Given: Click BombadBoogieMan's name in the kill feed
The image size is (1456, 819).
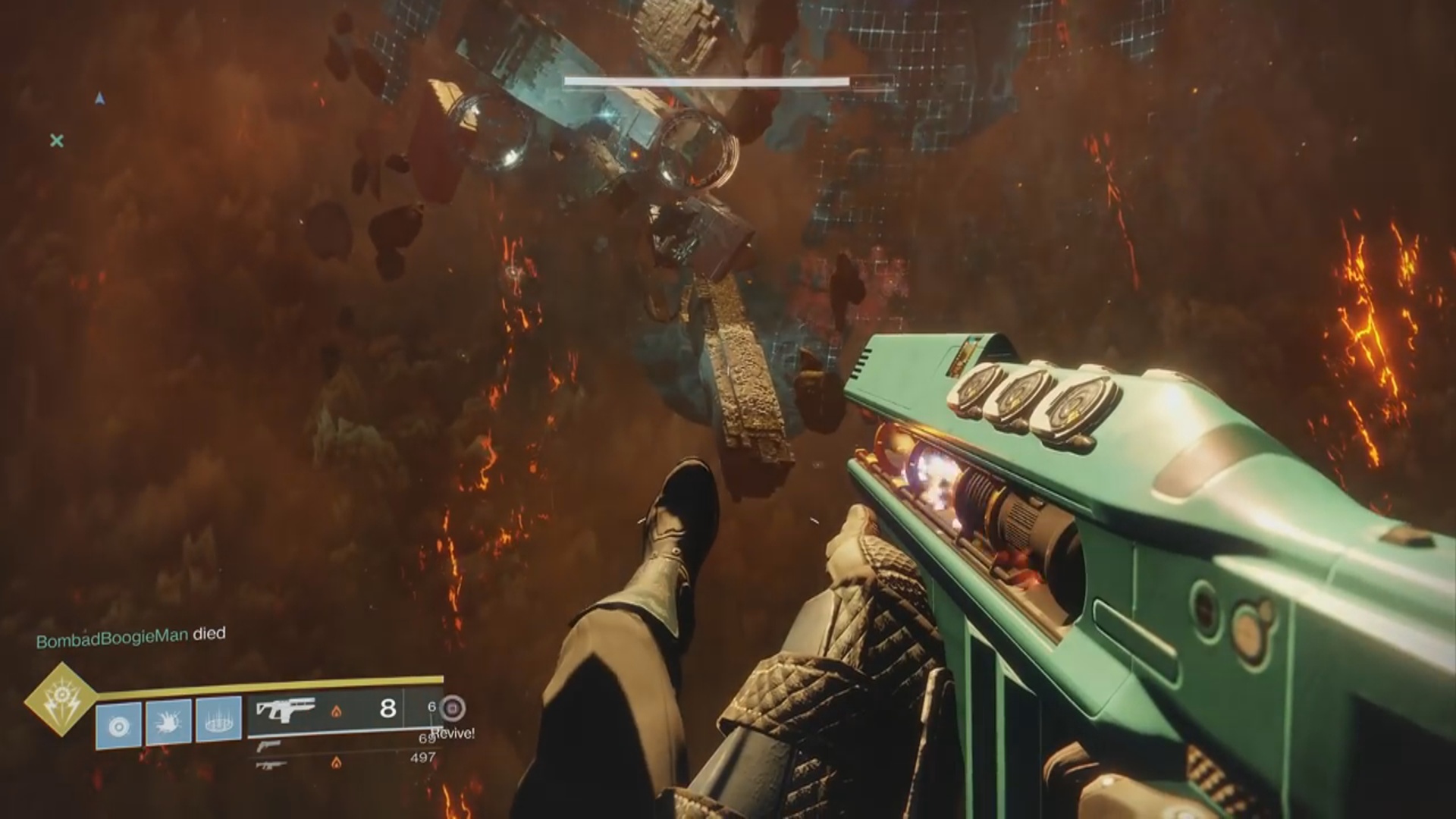Looking at the screenshot, I should [112, 639].
